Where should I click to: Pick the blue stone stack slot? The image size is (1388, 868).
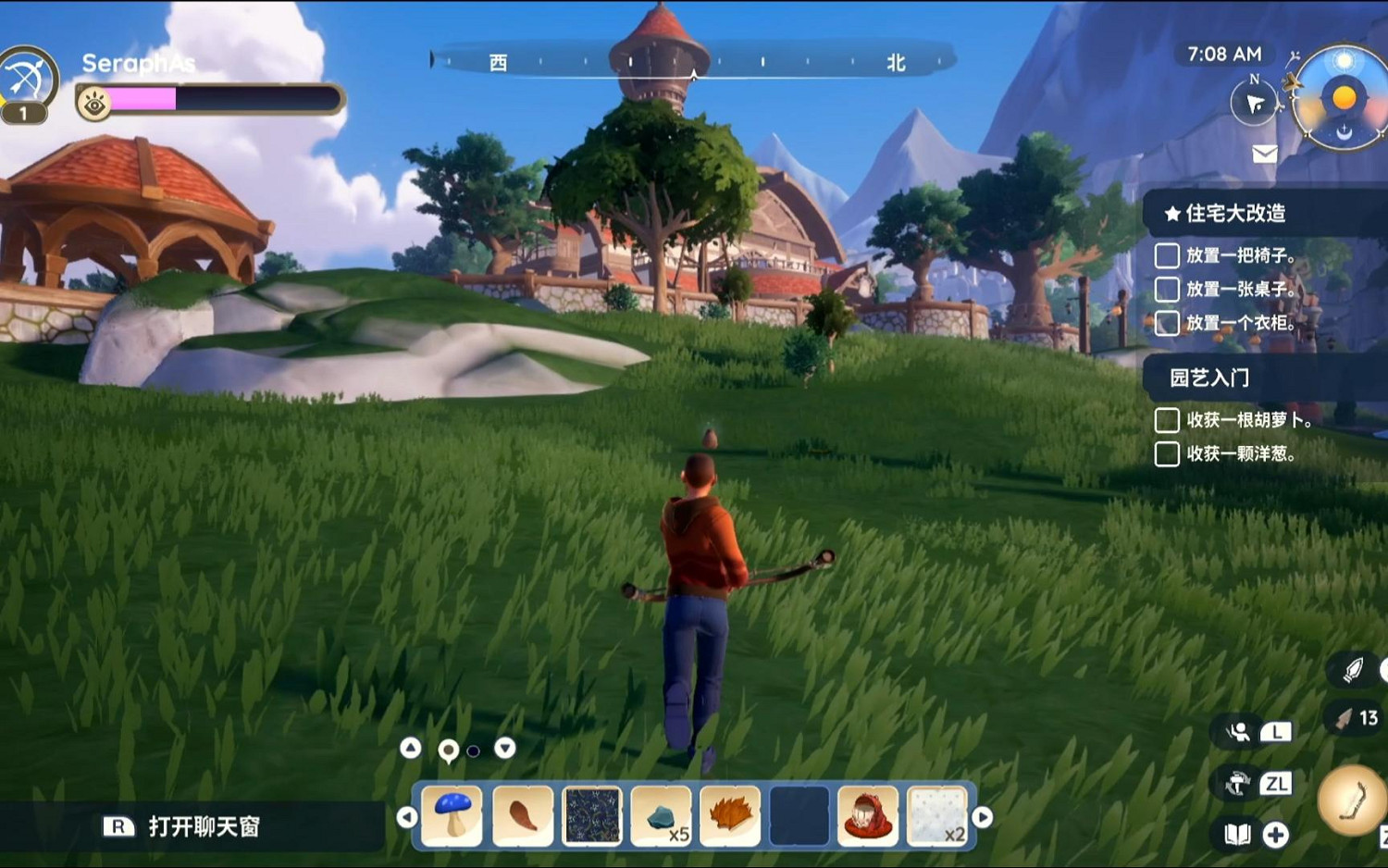661,815
